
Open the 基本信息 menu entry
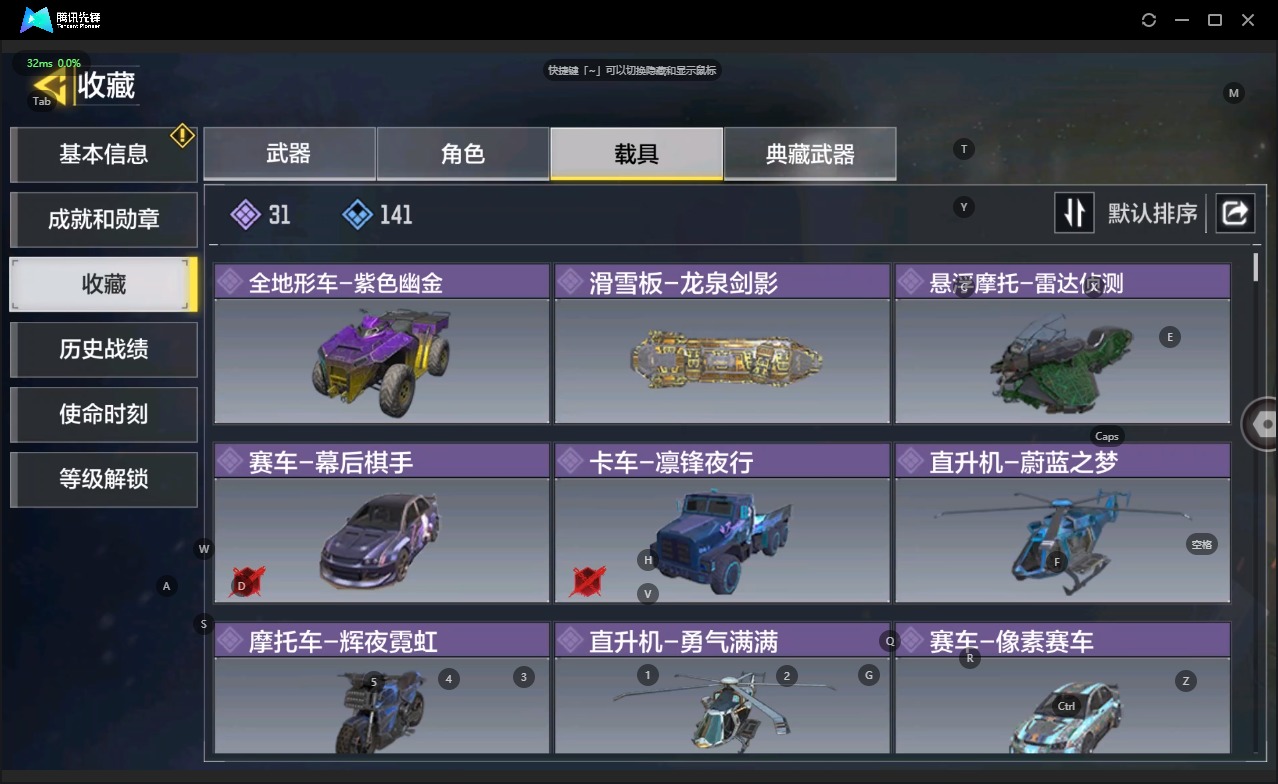pyautogui.click(x=103, y=154)
